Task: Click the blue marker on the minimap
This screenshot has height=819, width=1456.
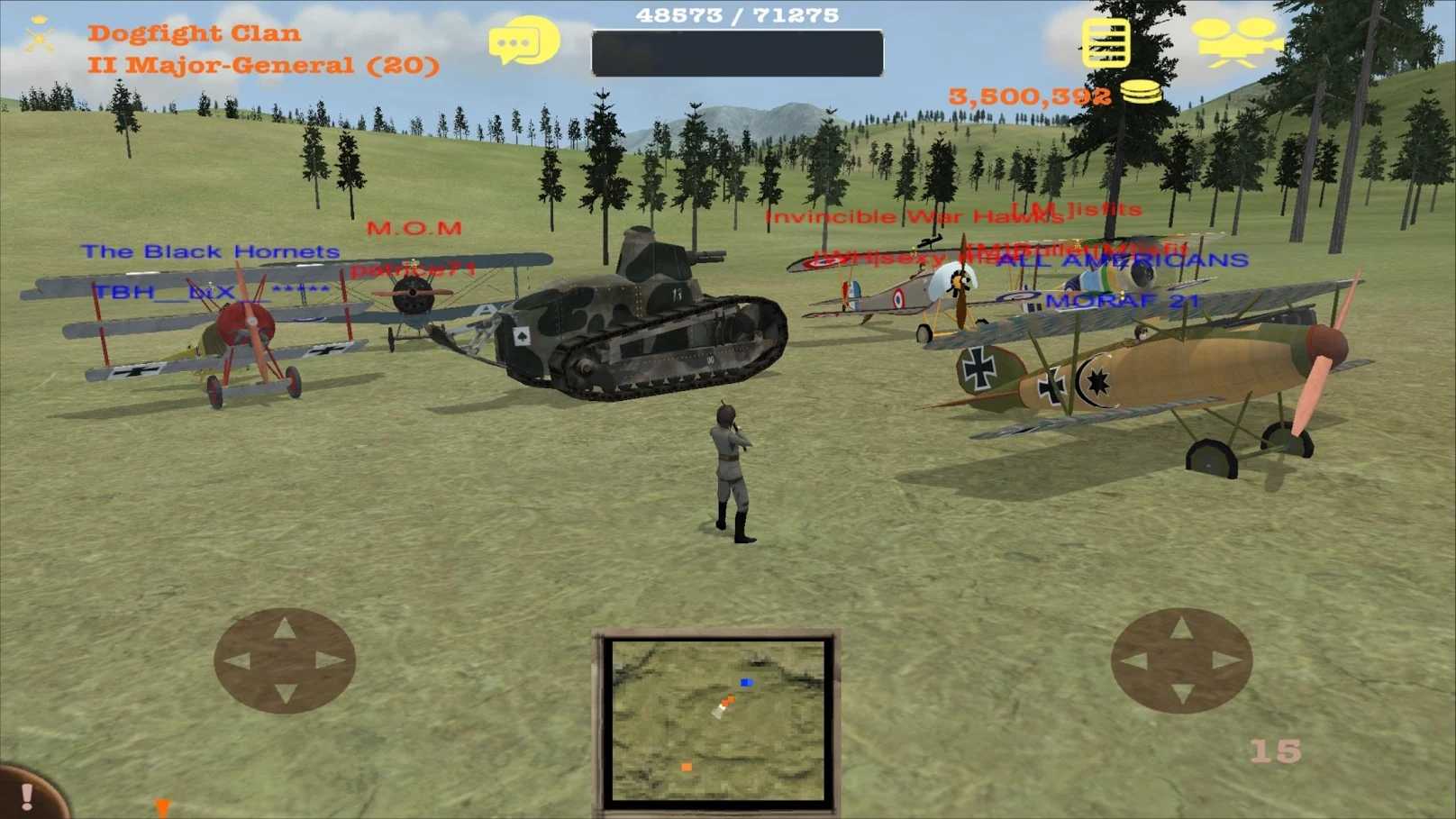Action: (x=744, y=683)
